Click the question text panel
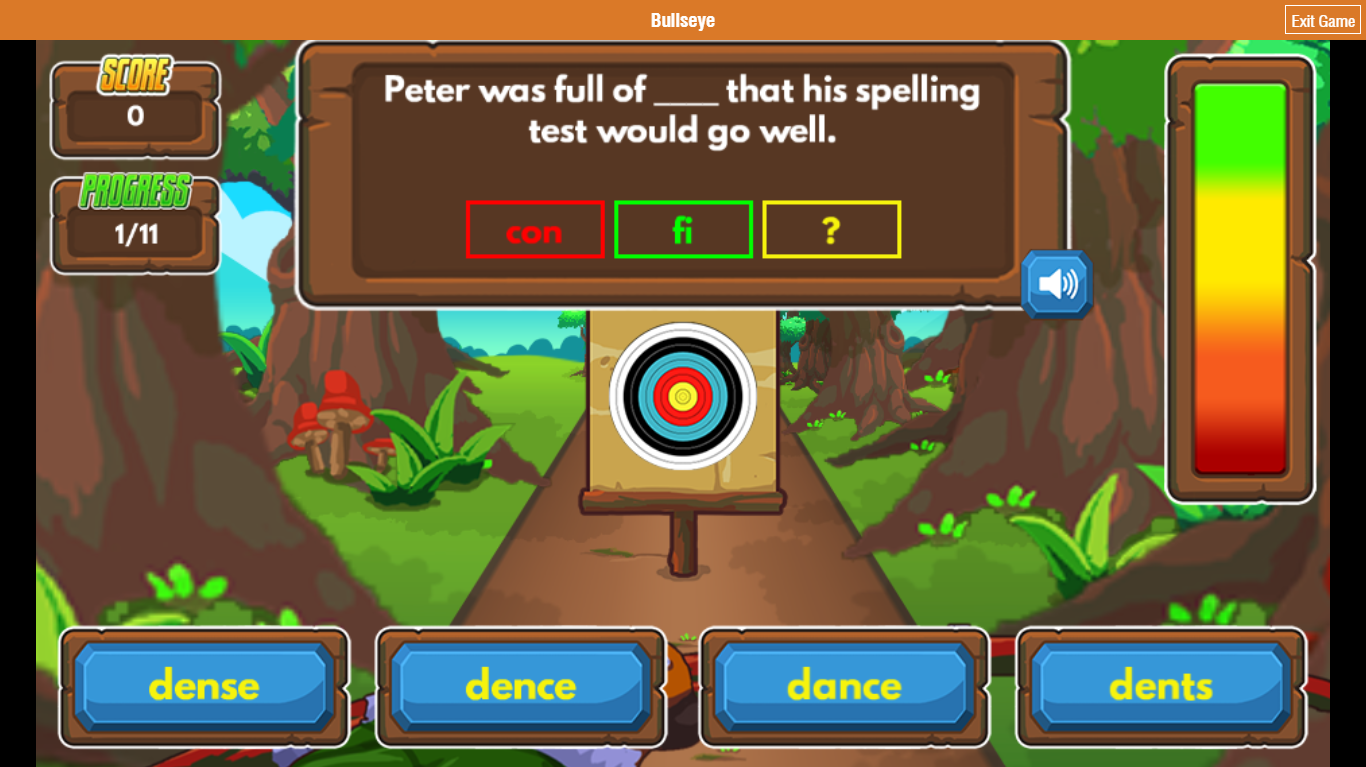The height and width of the screenshot is (767, 1366). coord(682,110)
